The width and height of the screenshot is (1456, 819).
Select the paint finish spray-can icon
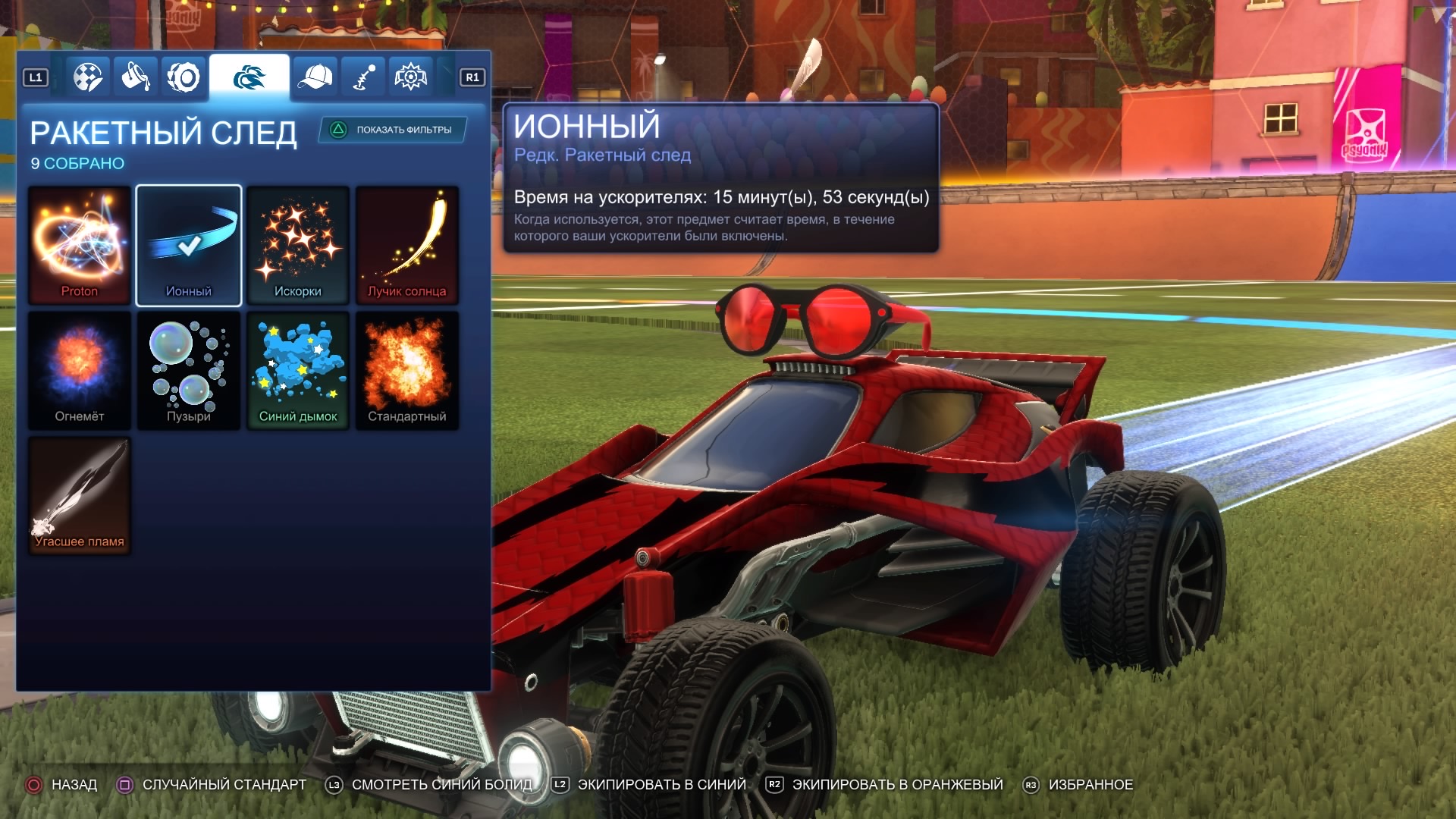tap(135, 76)
